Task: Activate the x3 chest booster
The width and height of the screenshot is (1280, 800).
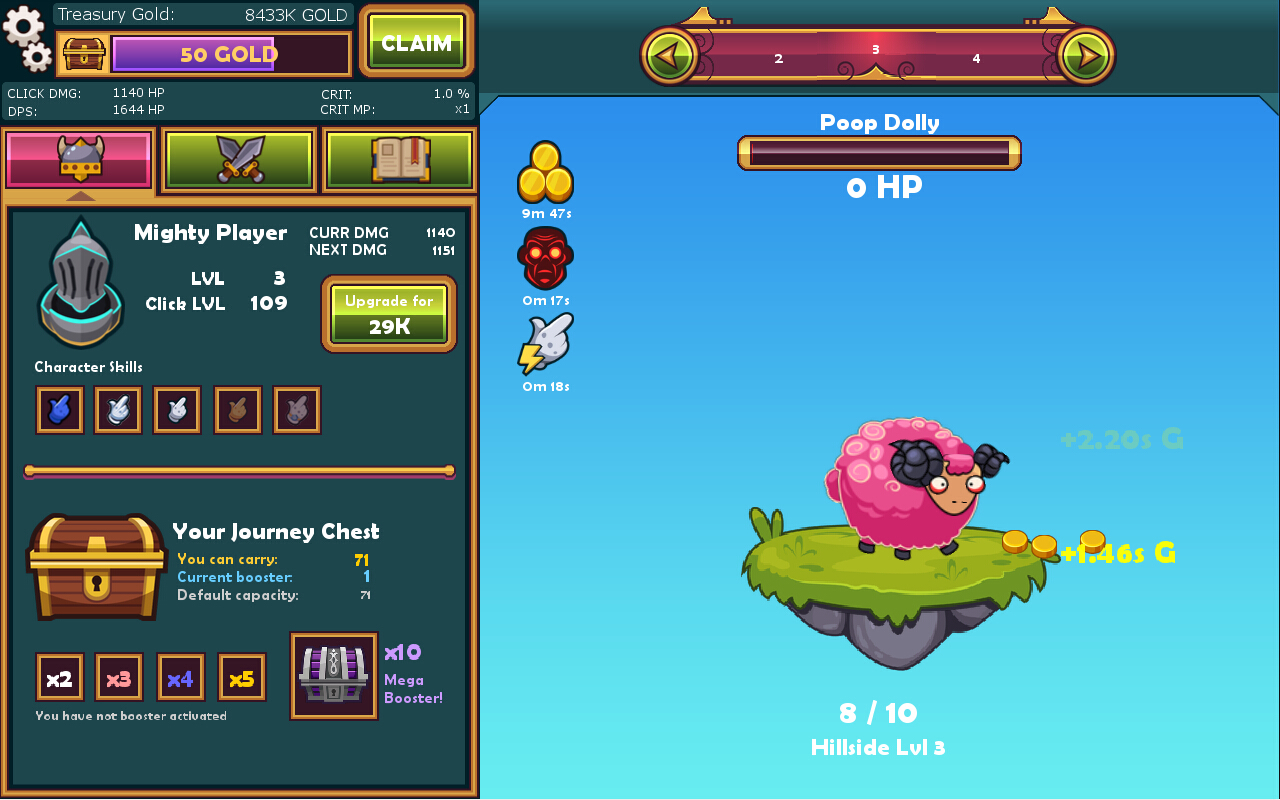Action: 119,678
